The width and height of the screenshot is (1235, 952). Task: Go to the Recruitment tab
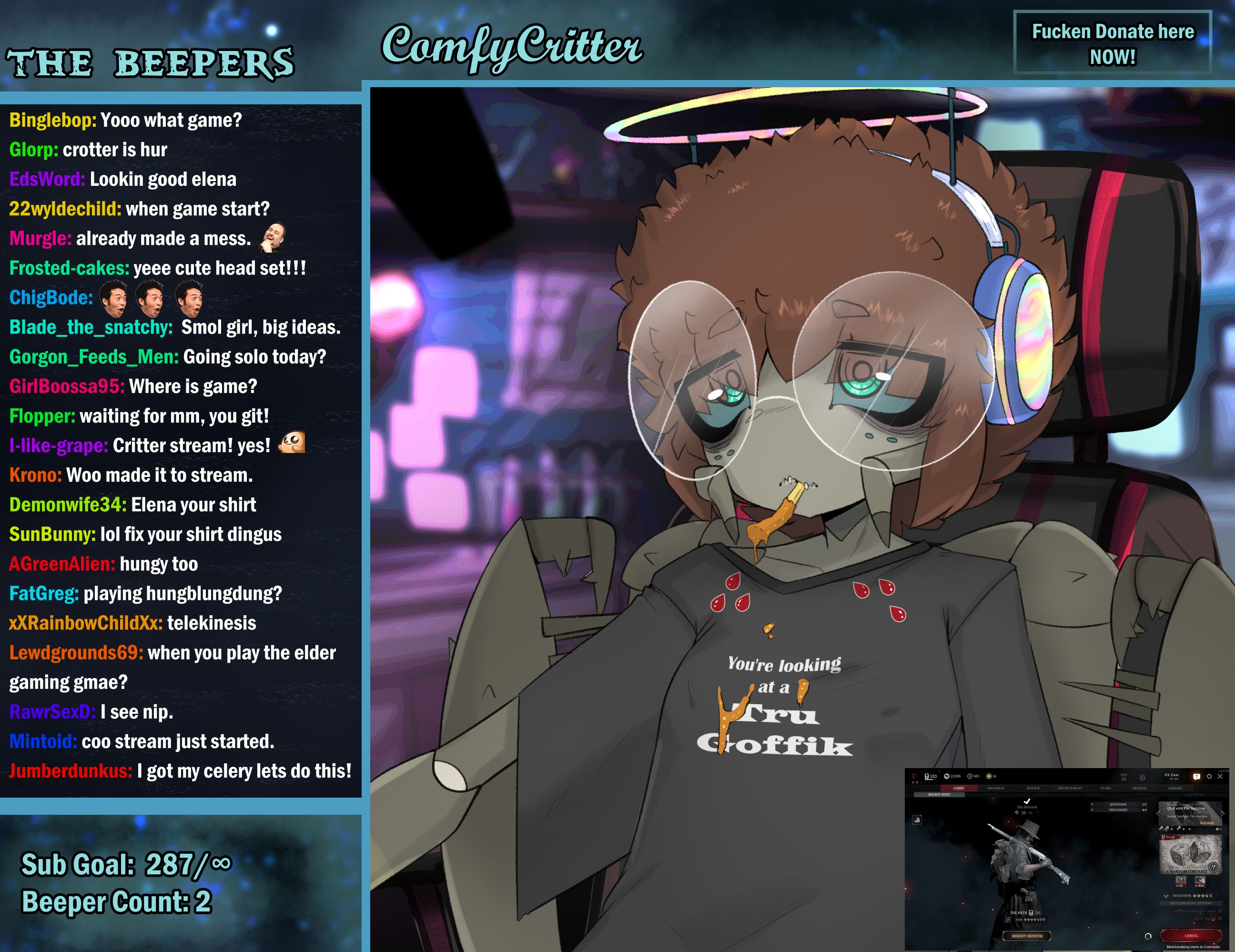pos(1070,788)
